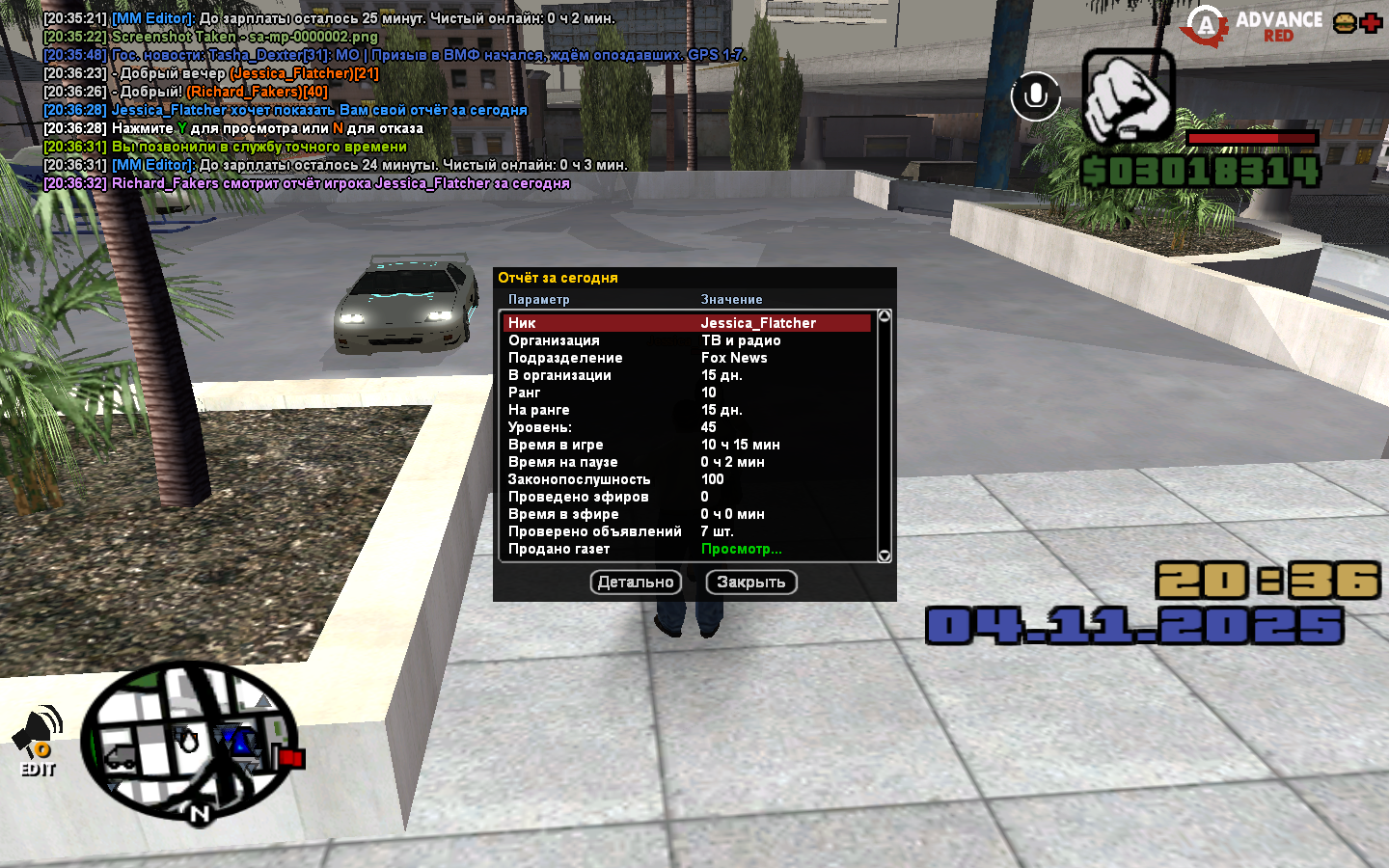Click the list's scroll-up arrow

click(885, 316)
